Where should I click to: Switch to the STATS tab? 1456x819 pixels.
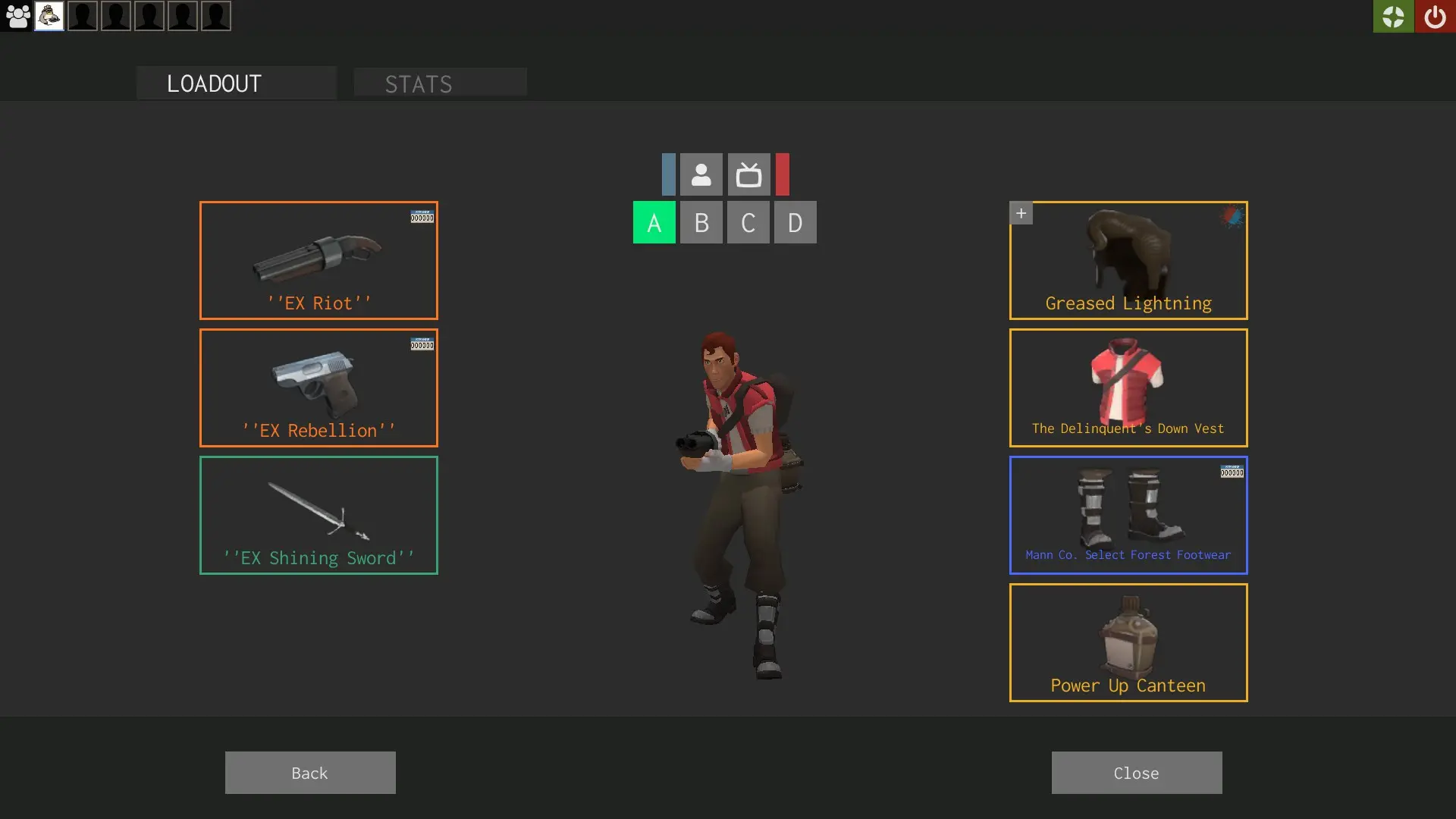coord(440,83)
